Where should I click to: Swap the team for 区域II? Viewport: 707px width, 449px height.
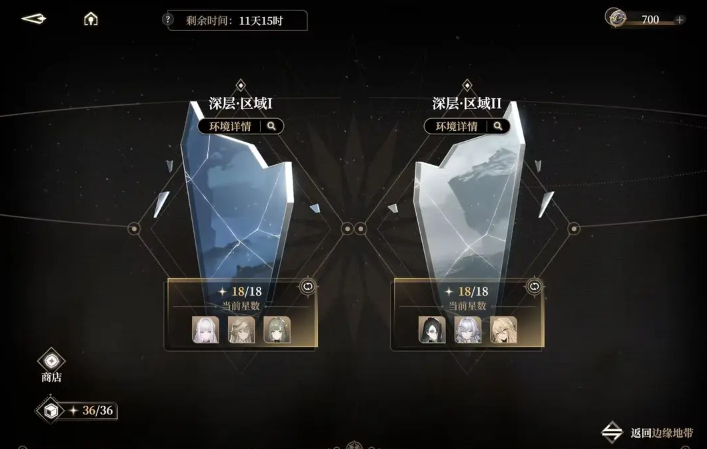point(535,286)
